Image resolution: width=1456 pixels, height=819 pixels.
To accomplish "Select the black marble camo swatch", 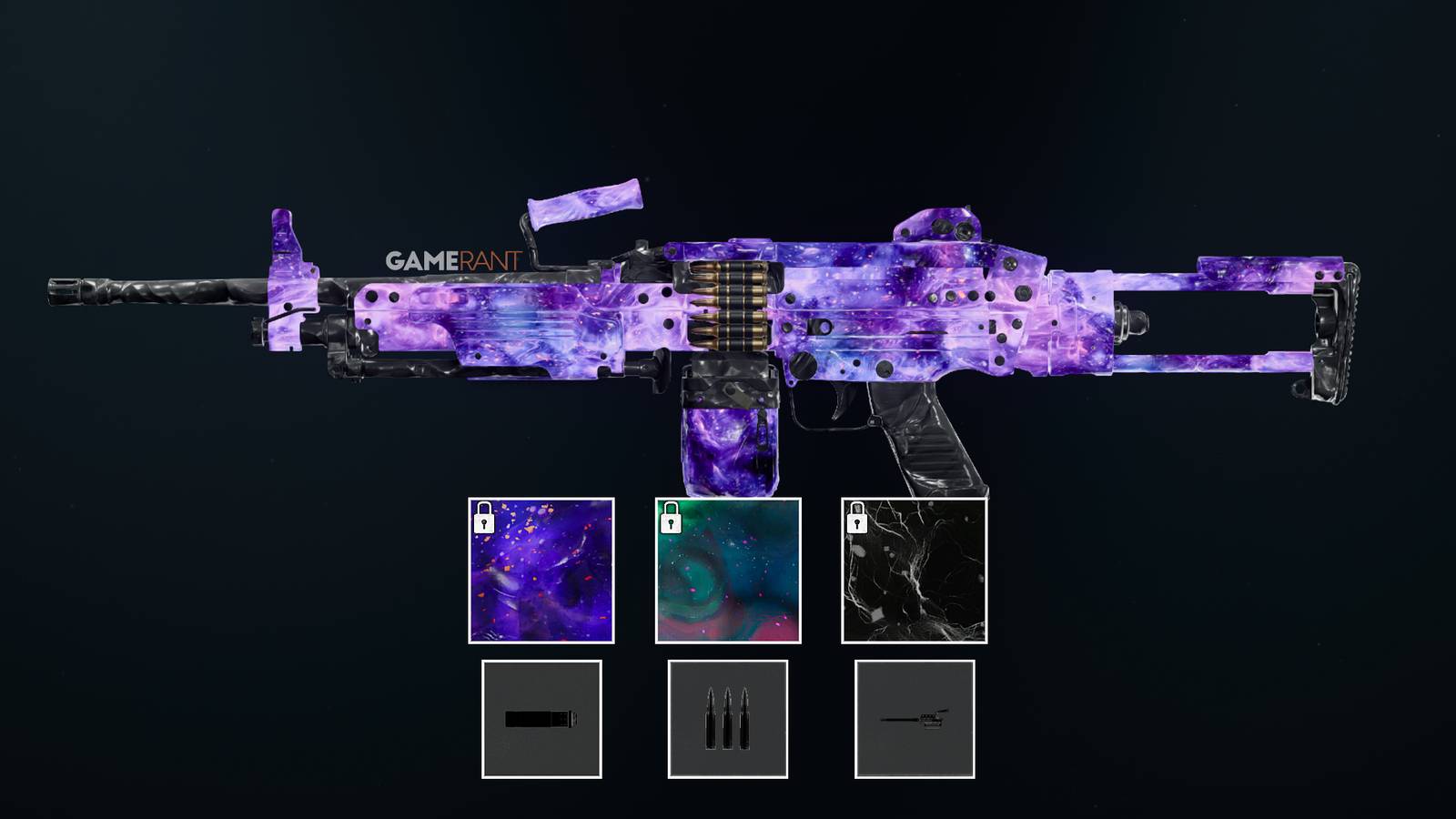I will (x=913, y=570).
